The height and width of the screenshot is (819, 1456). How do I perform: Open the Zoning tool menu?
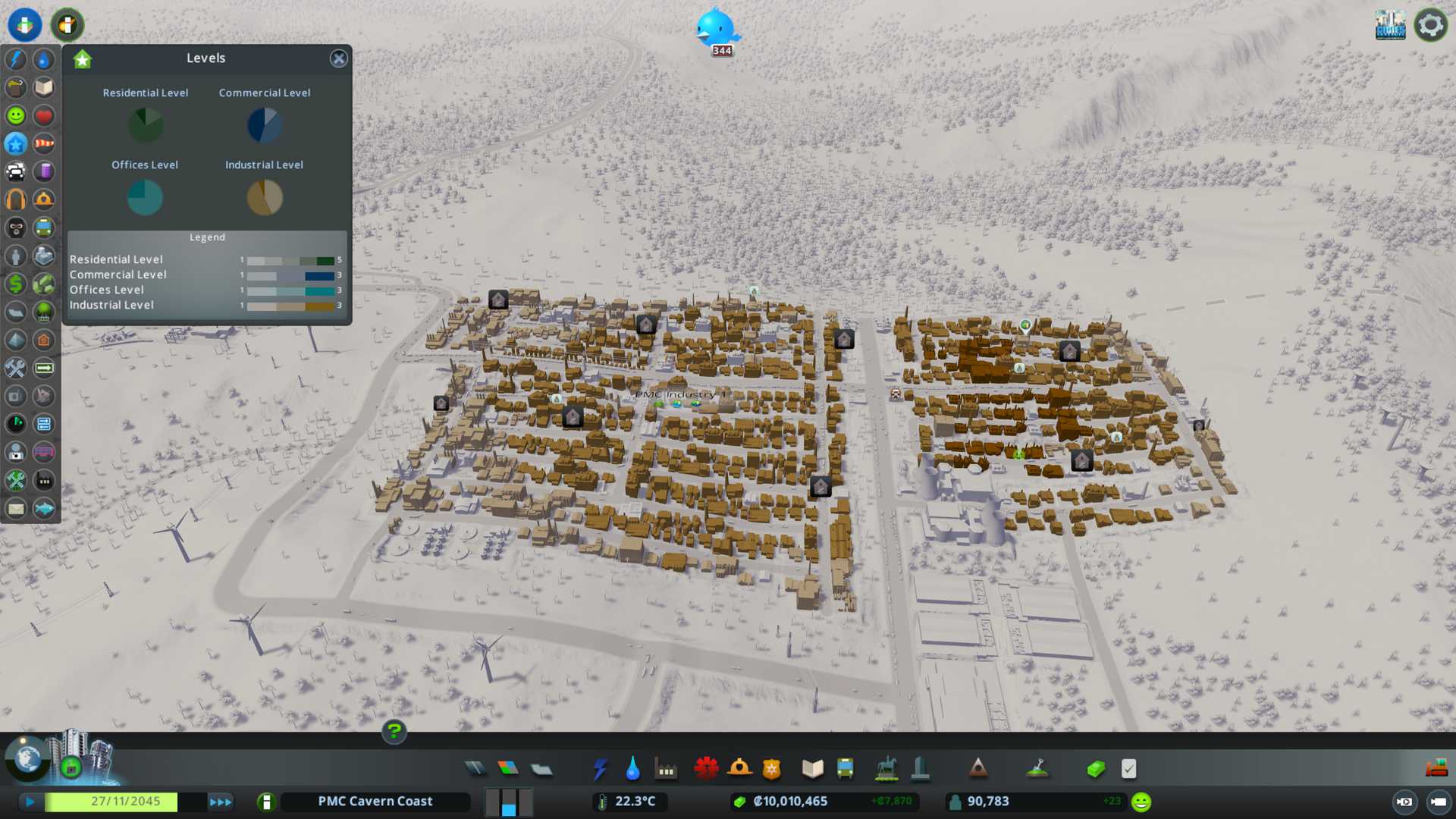[508, 769]
